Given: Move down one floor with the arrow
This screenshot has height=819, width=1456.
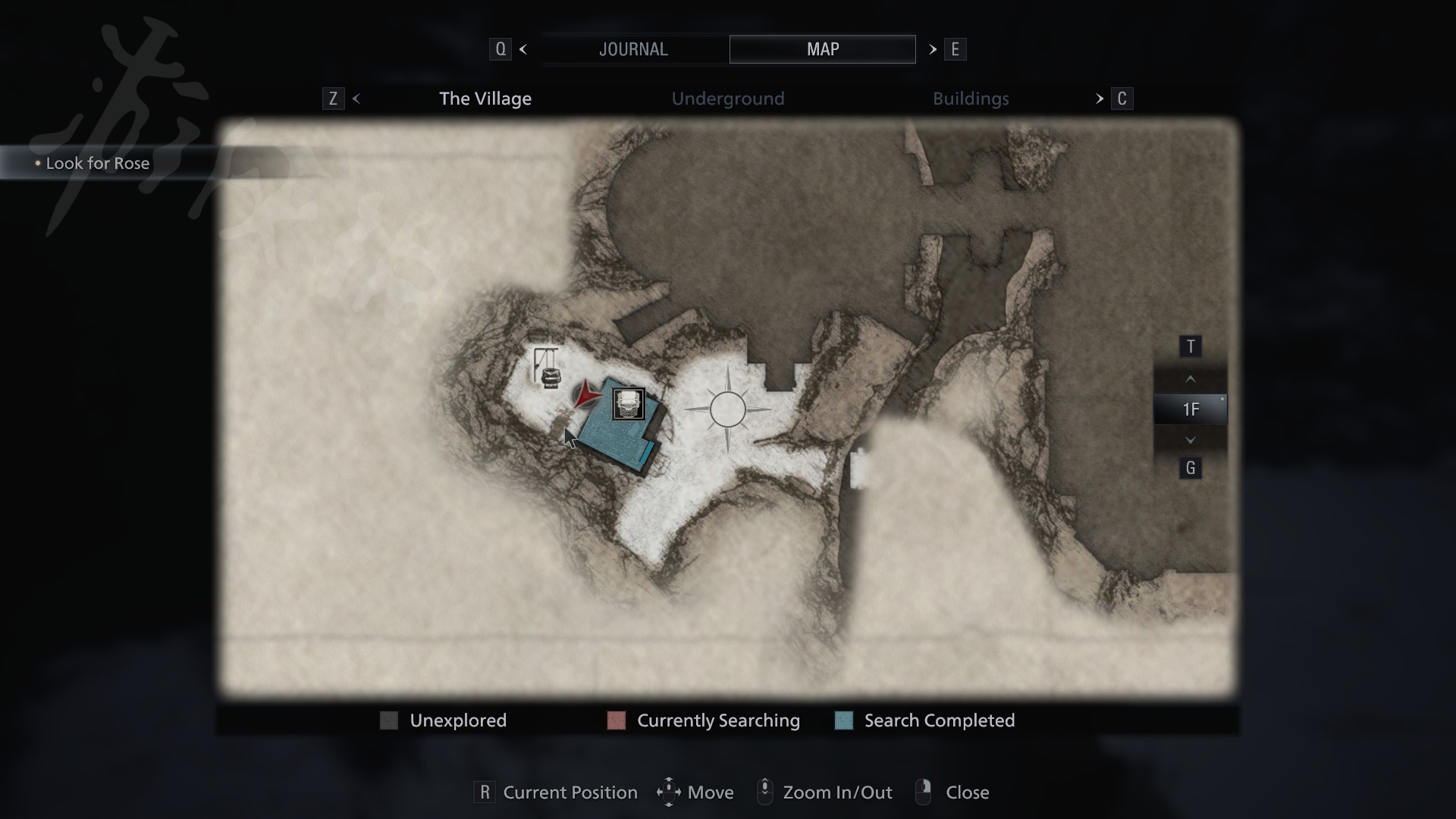Looking at the screenshot, I should pos(1190,440).
